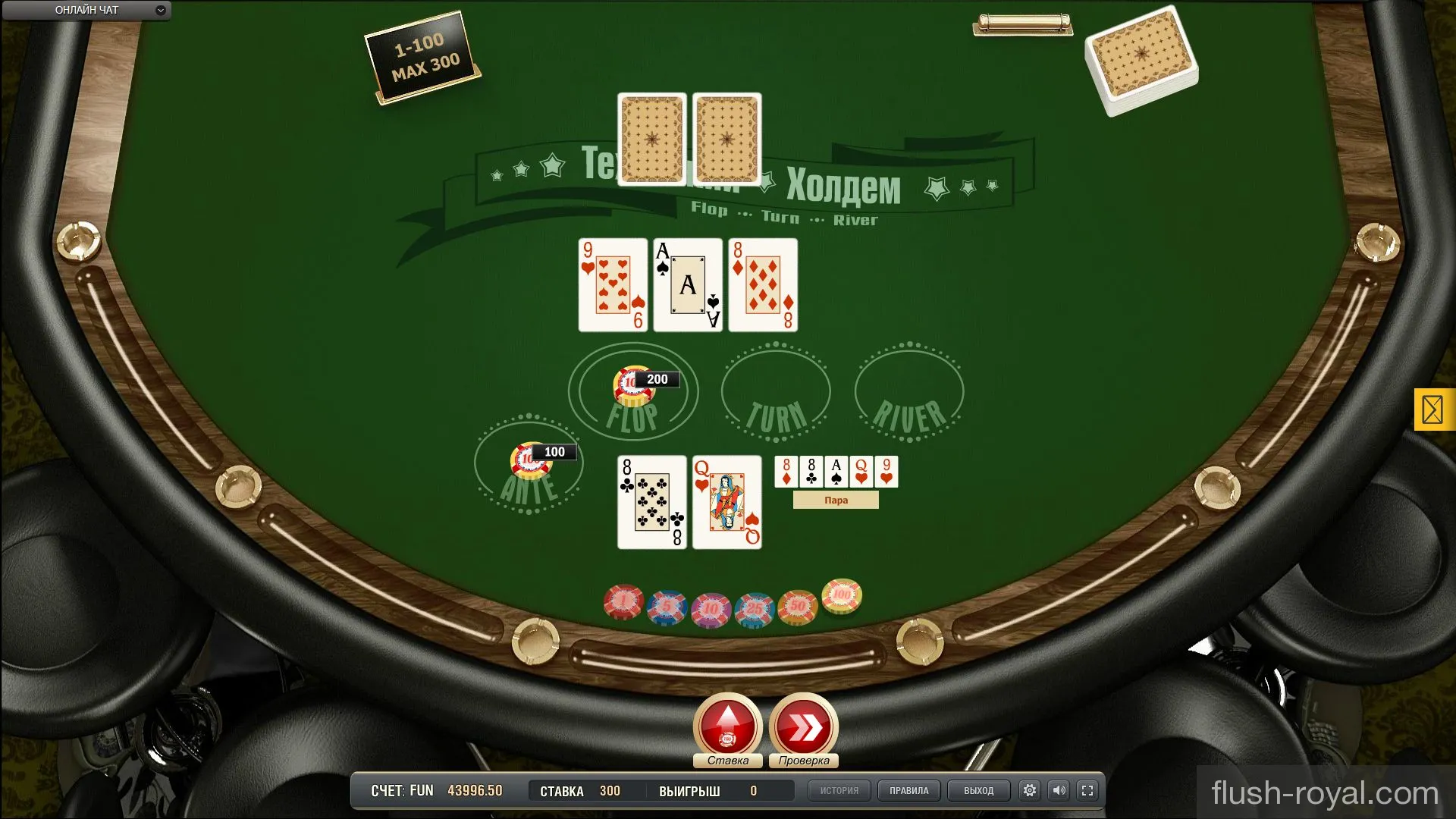
Task: Open the gear settings icon
Action: [1029, 791]
